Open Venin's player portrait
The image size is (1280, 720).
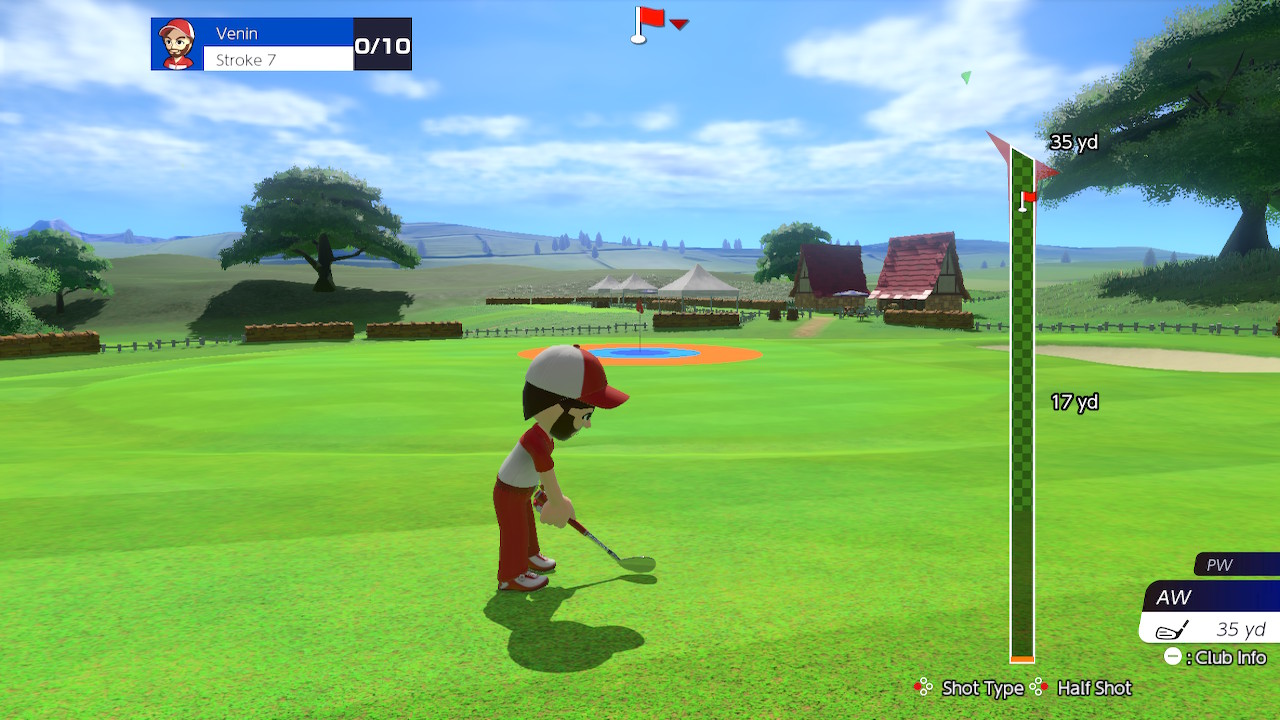[x=177, y=44]
